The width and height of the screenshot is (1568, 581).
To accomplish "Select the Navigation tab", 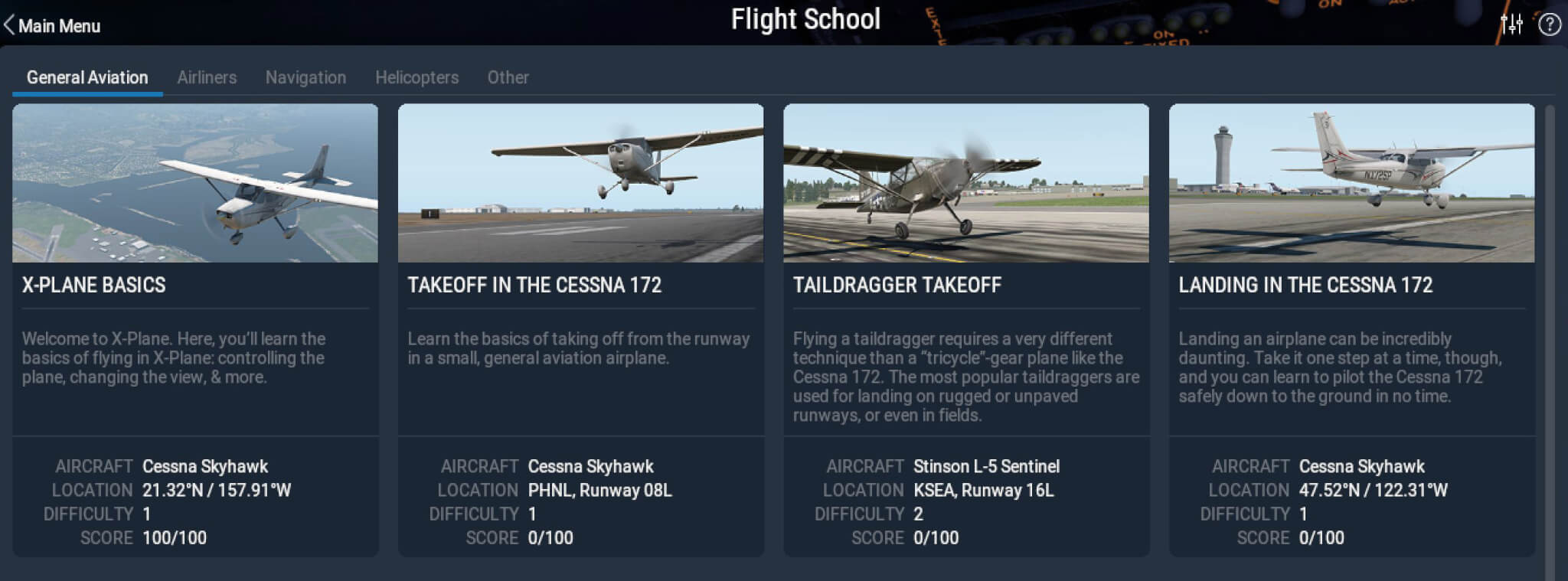I will [x=305, y=77].
